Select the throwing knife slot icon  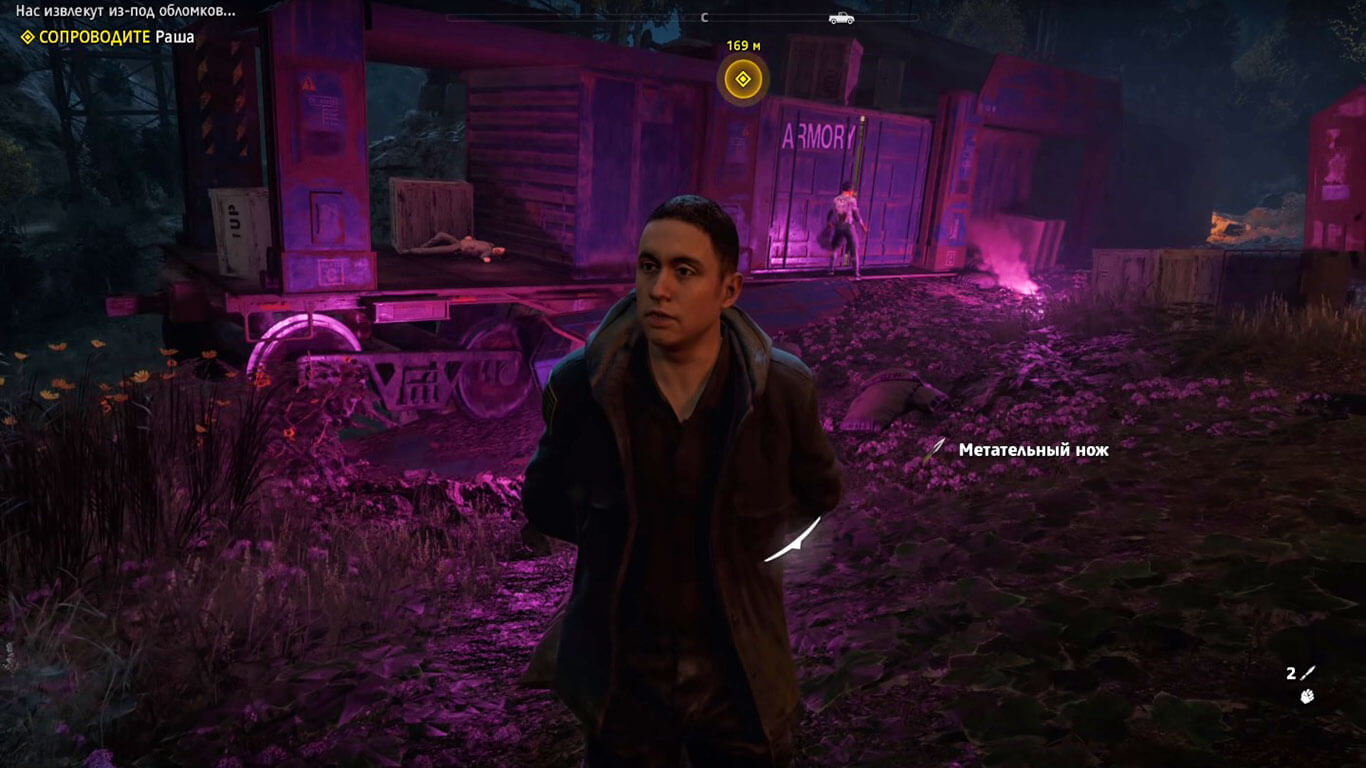(x=1308, y=673)
